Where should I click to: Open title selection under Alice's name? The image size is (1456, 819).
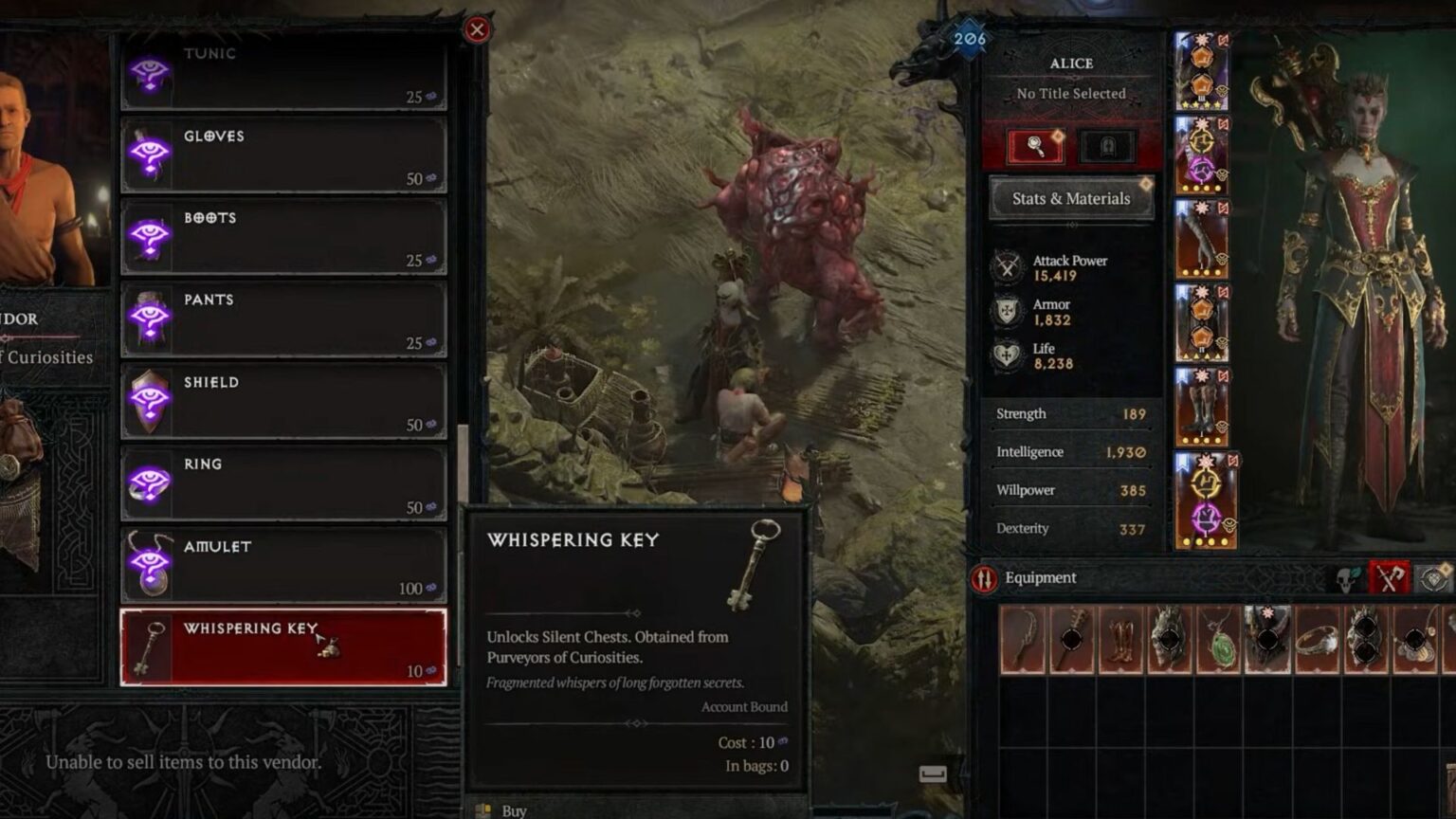pyautogui.click(x=1071, y=94)
